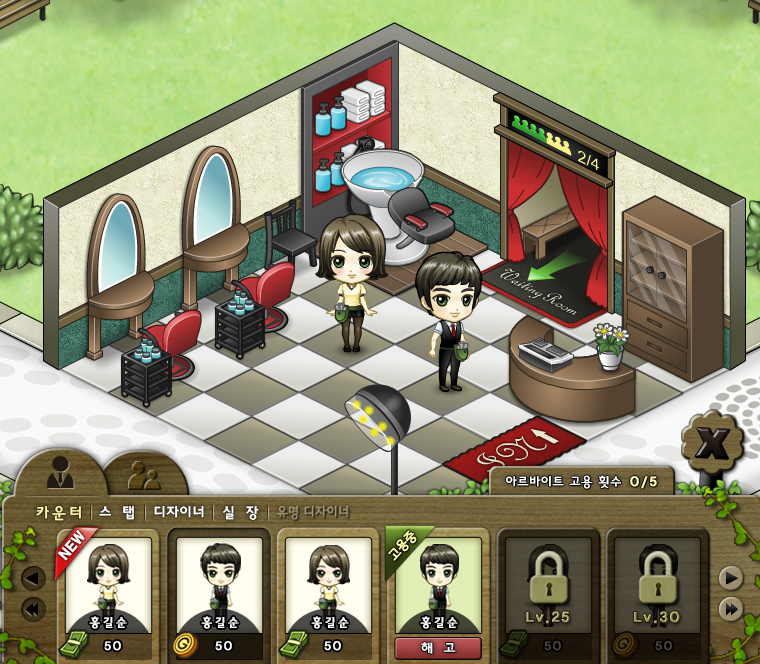Screen dimensions: 760x664
Task: Select the staff card marked NEW
Action: point(108,590)
